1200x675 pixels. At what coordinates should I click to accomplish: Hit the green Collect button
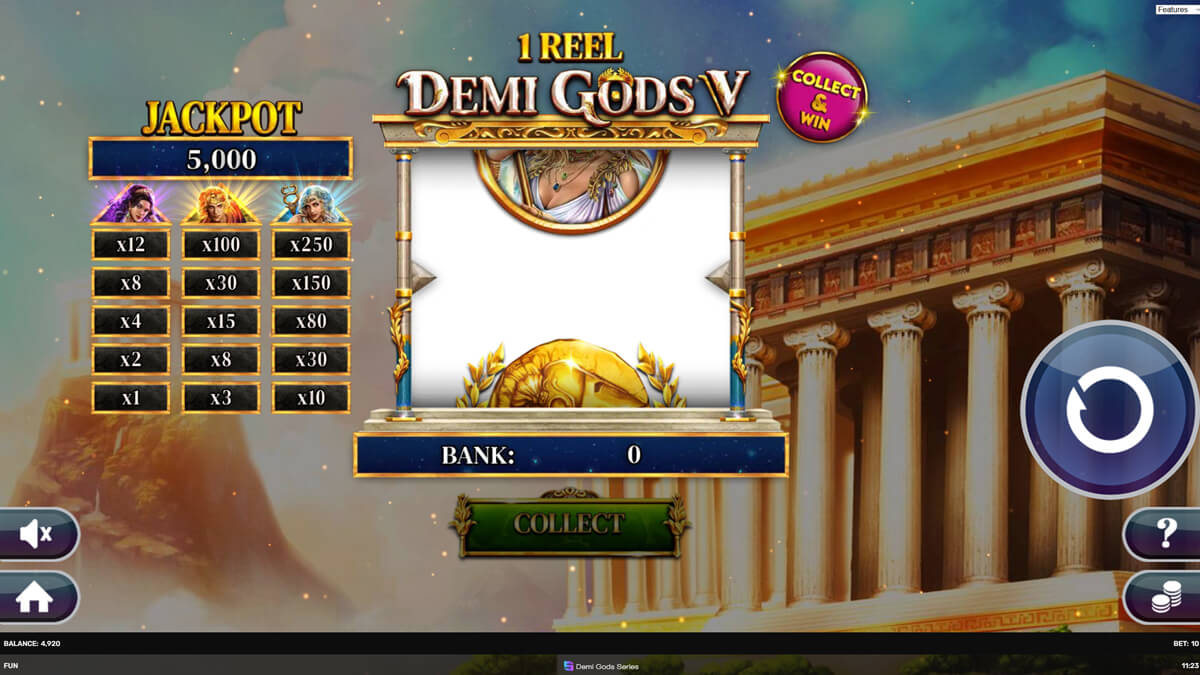tap(569, 524)
